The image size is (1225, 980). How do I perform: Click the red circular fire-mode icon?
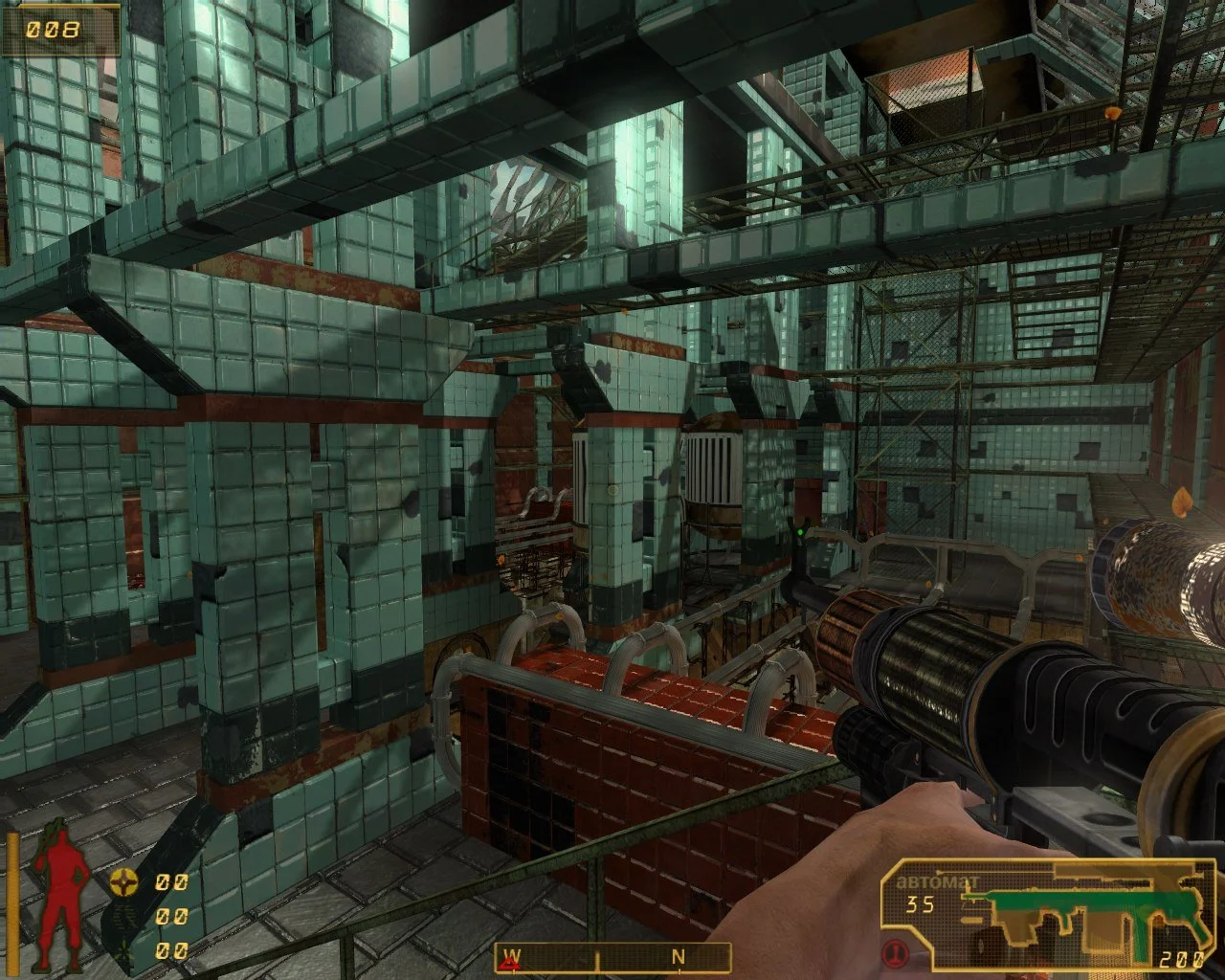[897, 952]
